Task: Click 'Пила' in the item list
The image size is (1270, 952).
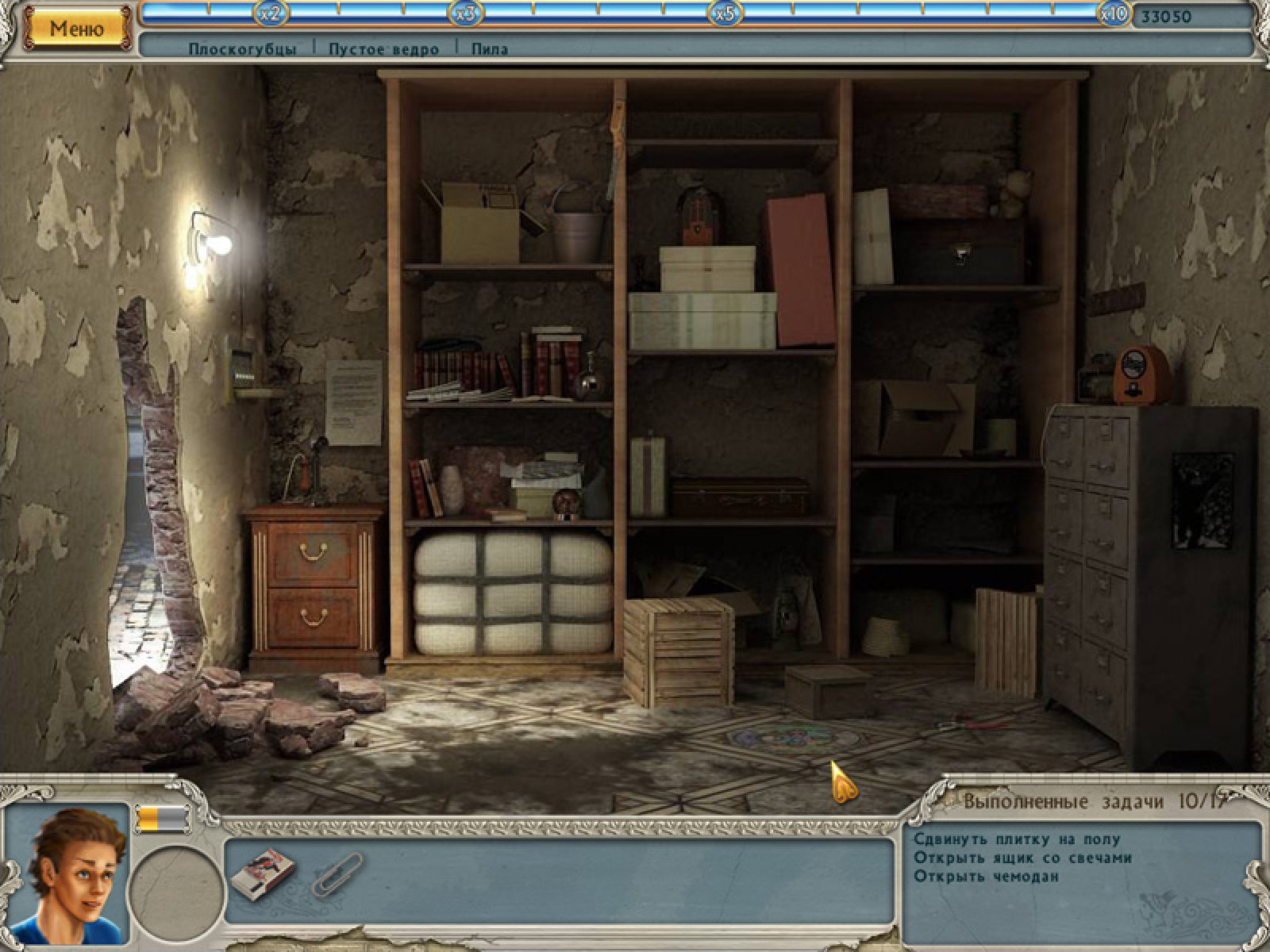Action: (489, 49)
